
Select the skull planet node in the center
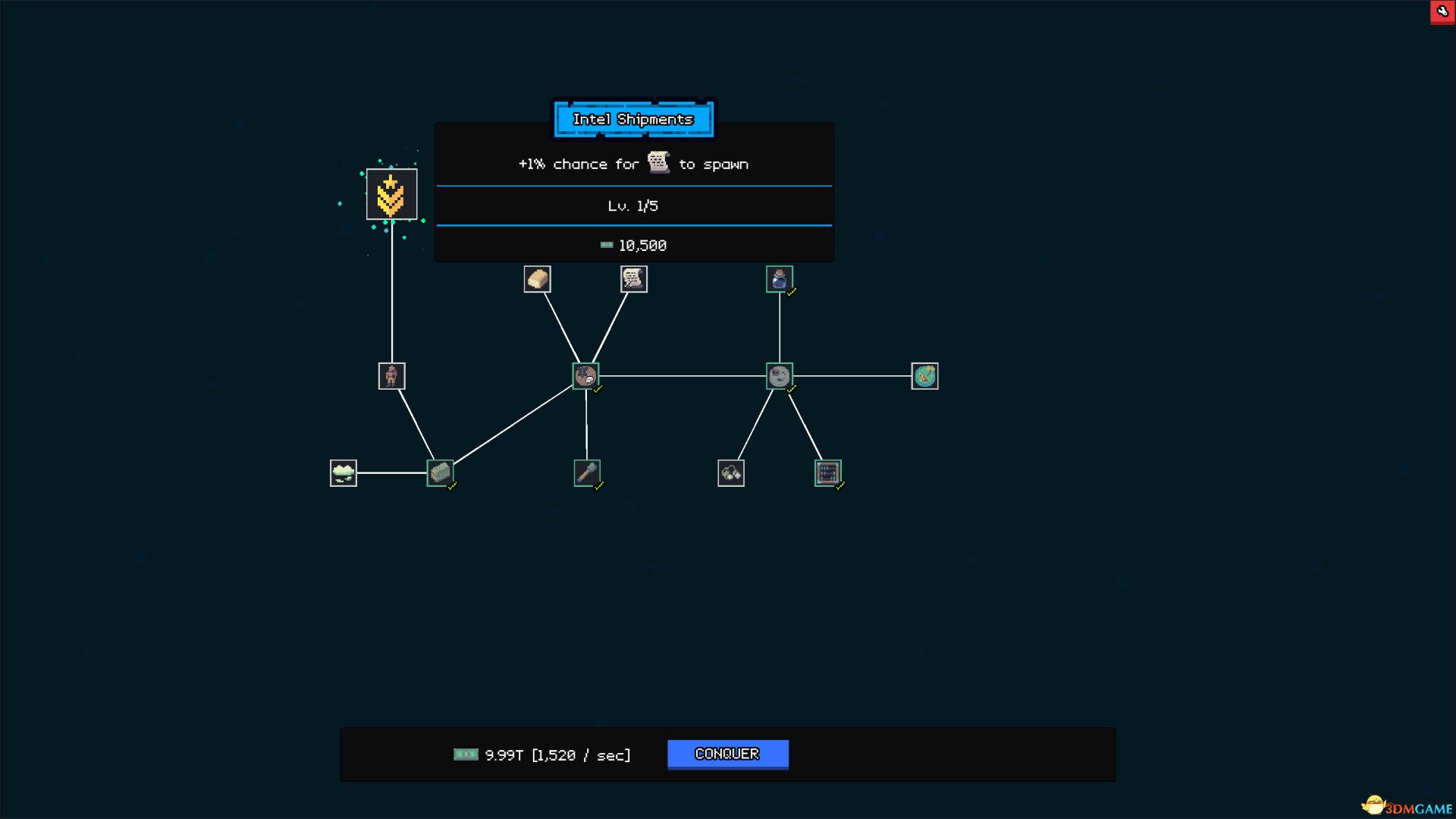click(585, 376)
